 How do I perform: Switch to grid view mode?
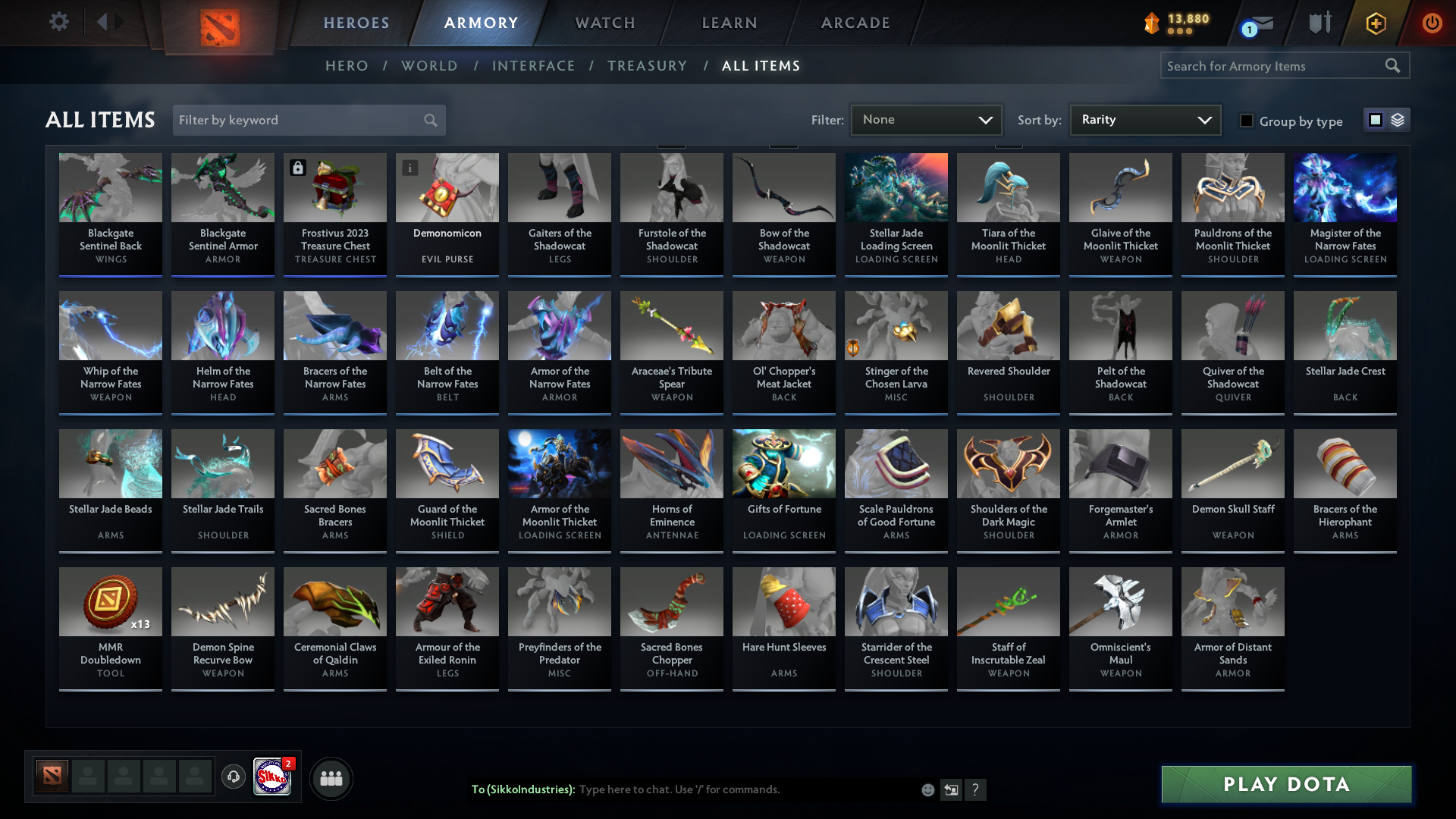pos(1375,120)
